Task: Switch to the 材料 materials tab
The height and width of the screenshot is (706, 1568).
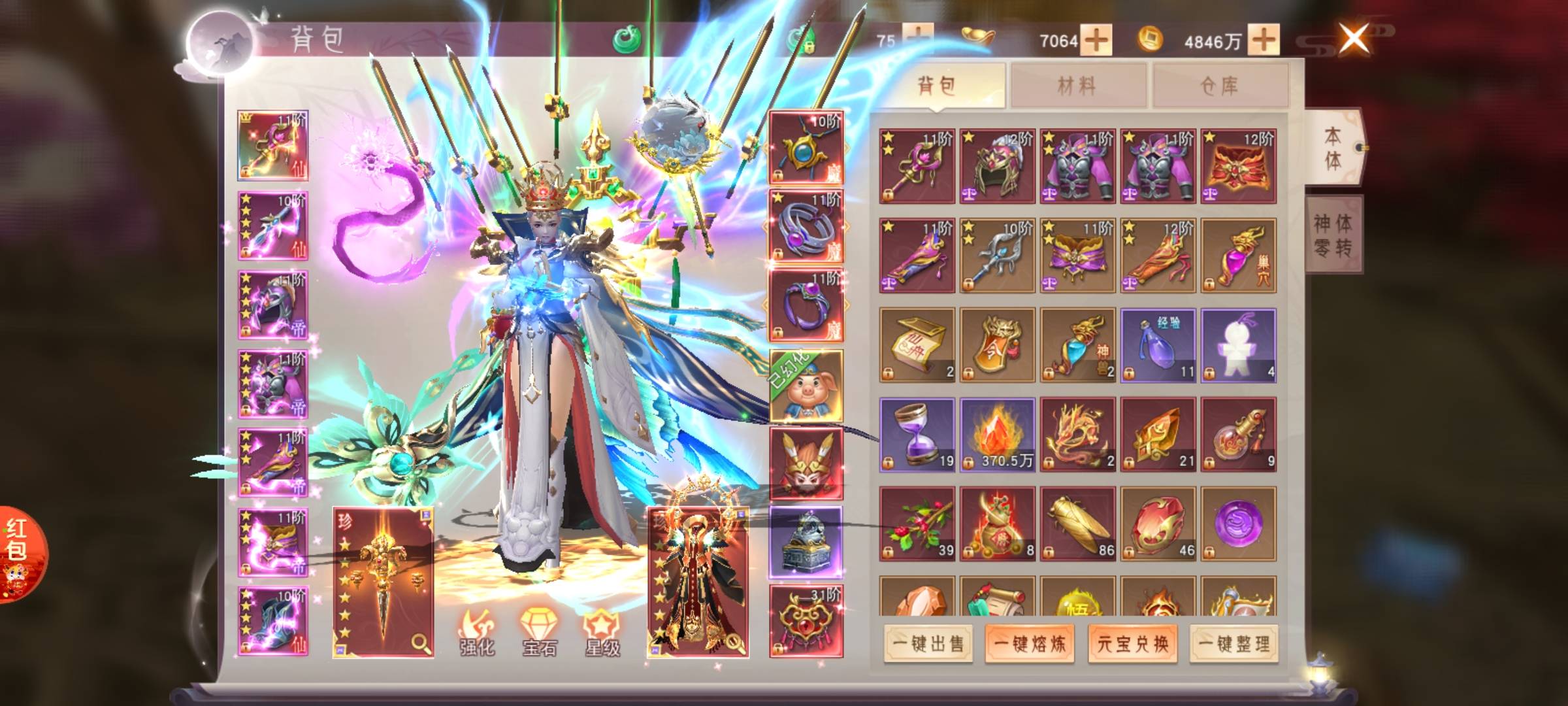Action: tap(1077, 85)
